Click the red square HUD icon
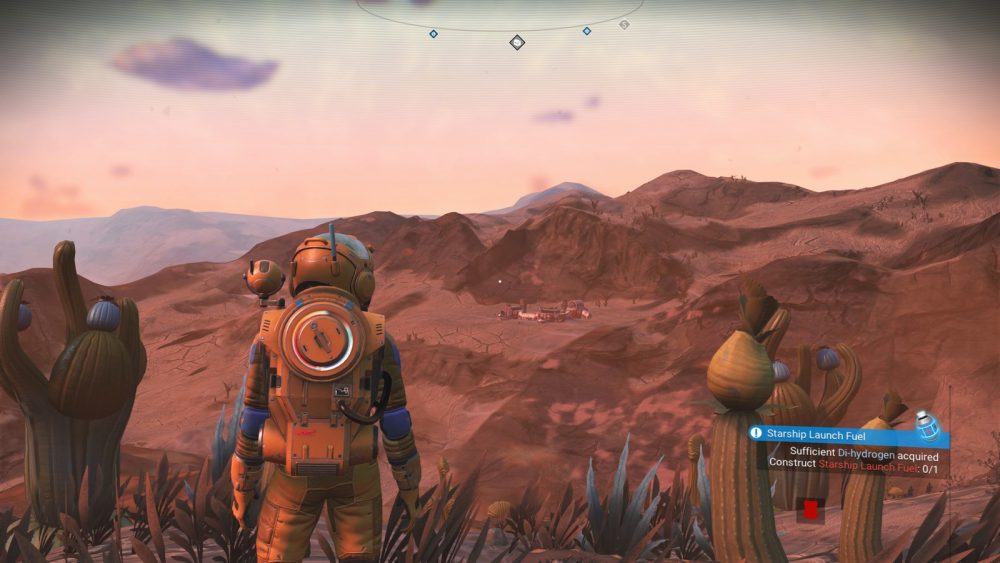 (x=810, y=509)
